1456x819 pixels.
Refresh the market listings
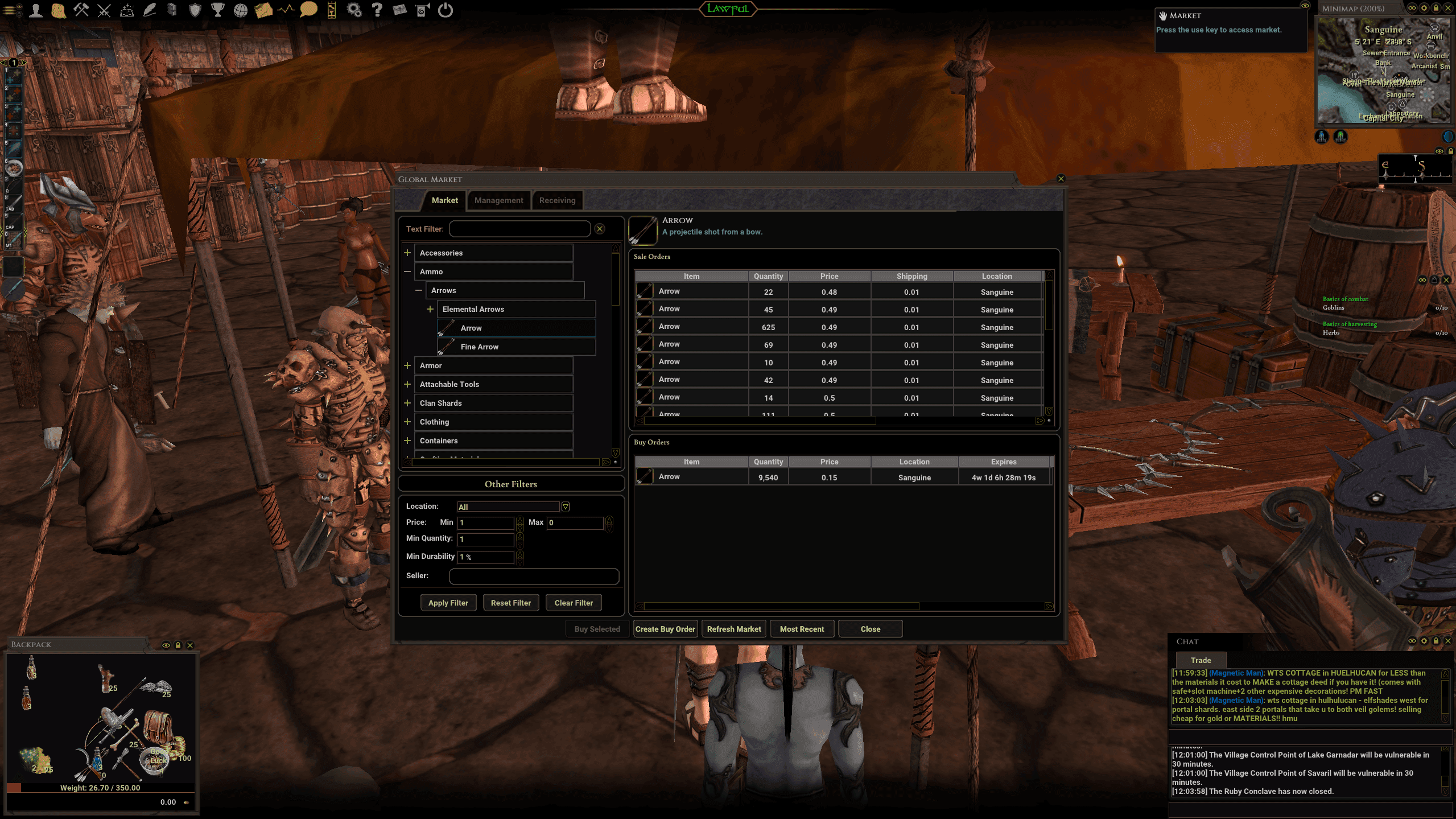733,629
